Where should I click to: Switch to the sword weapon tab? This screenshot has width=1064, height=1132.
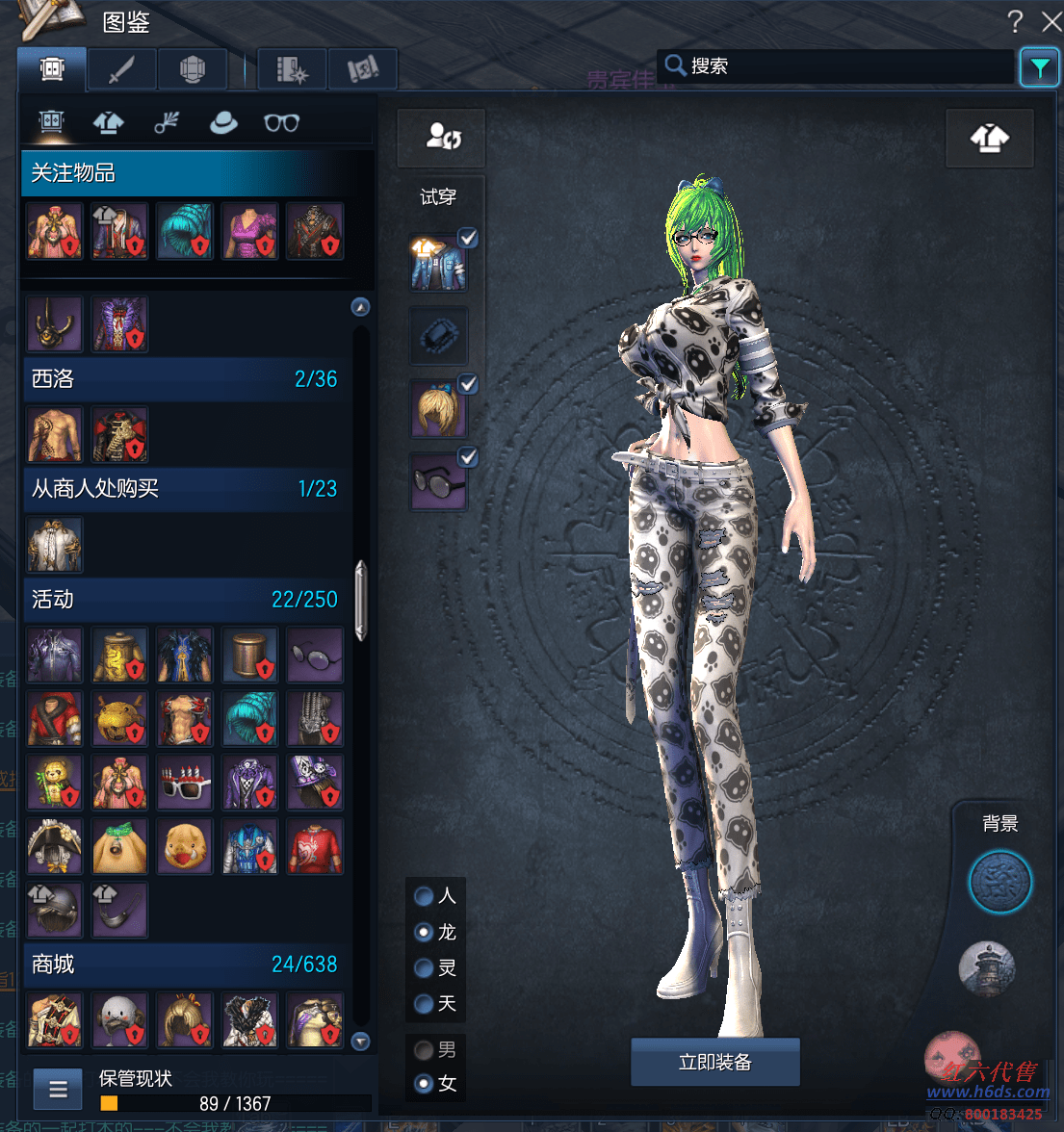[121, 69]
